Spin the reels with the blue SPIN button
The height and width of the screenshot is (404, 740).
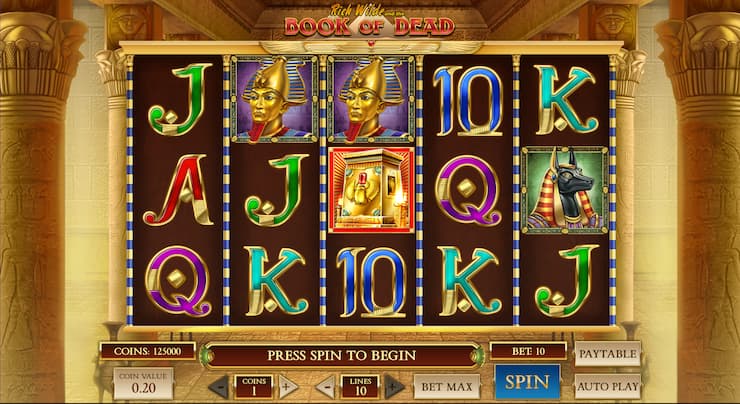[x=526, y=383]
